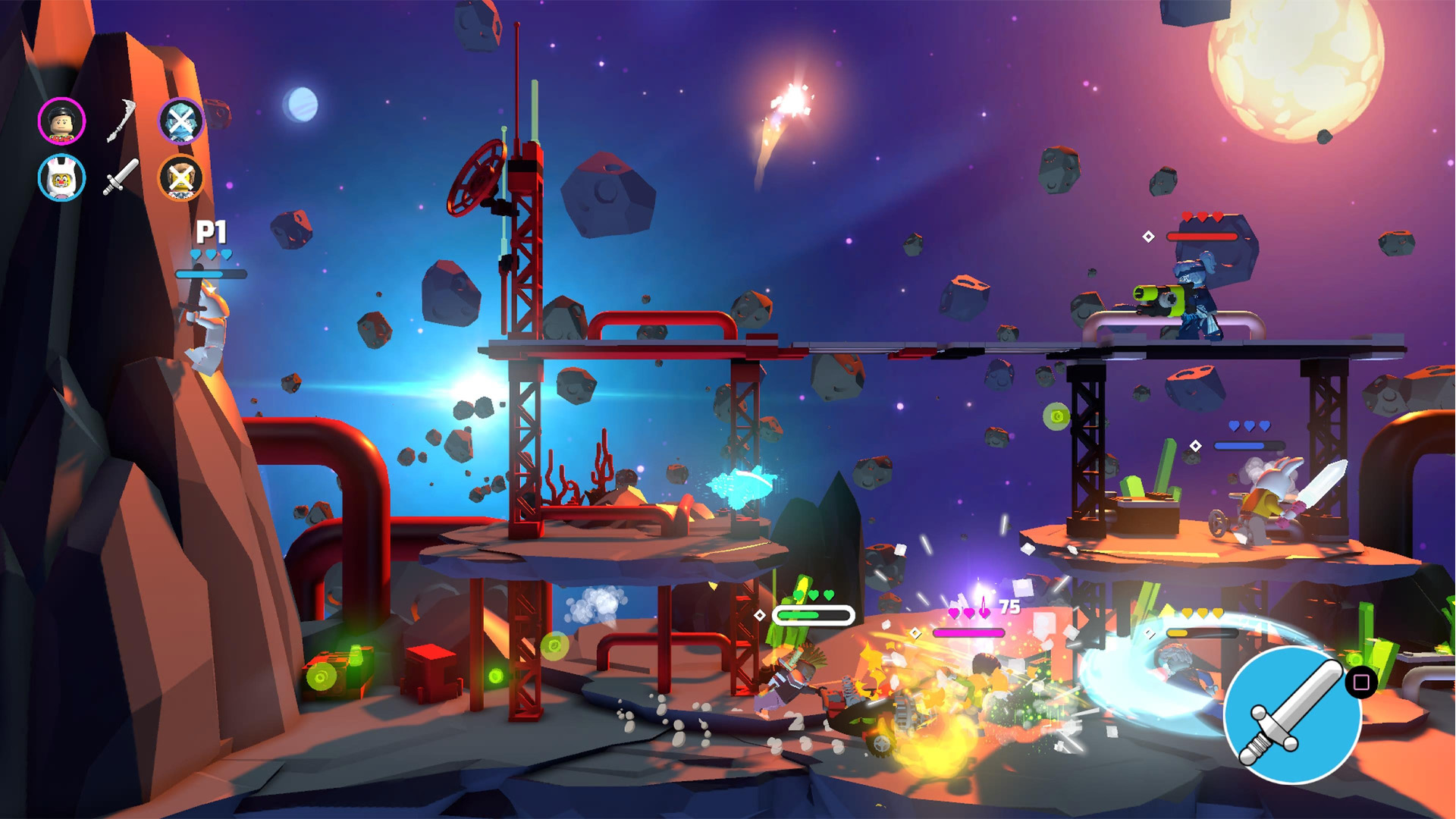Viewport: 1456px width, 819px height.
Task: Click the crossed-out blue-haired character portrait
Action: pos(181,121)
